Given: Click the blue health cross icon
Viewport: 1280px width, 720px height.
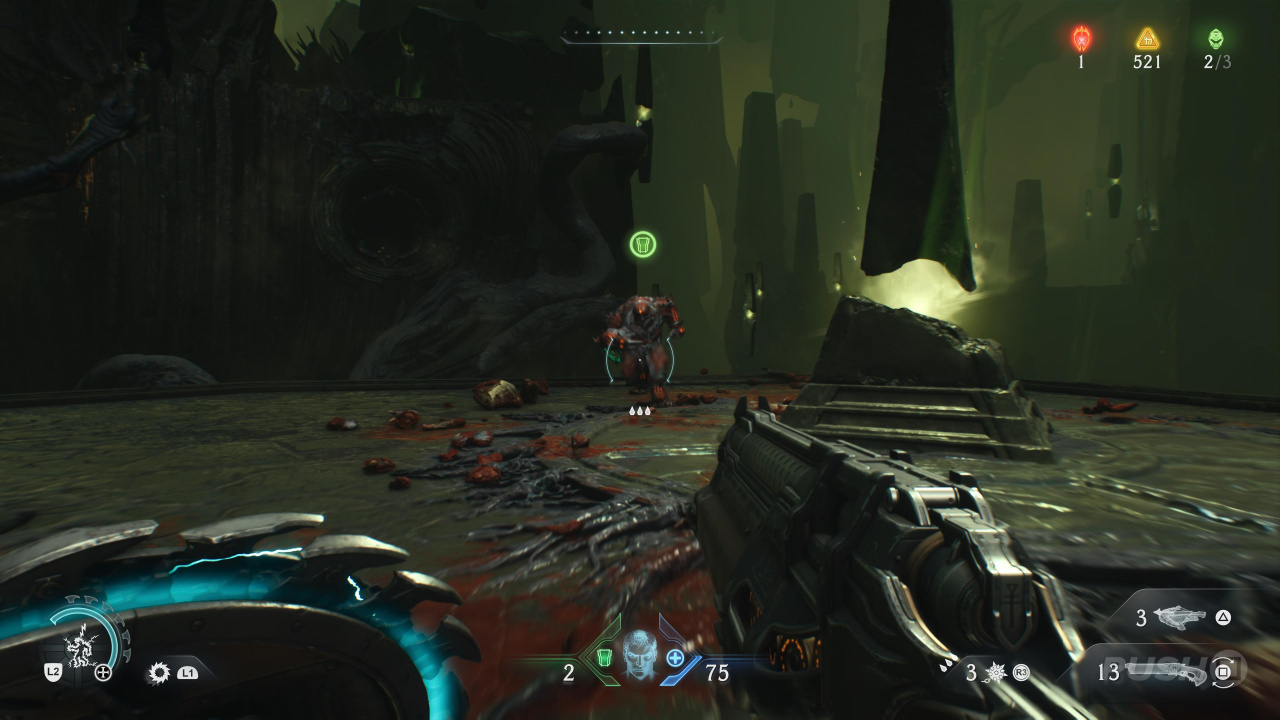Looking at the screenshot, I should (x=675, y=658).
